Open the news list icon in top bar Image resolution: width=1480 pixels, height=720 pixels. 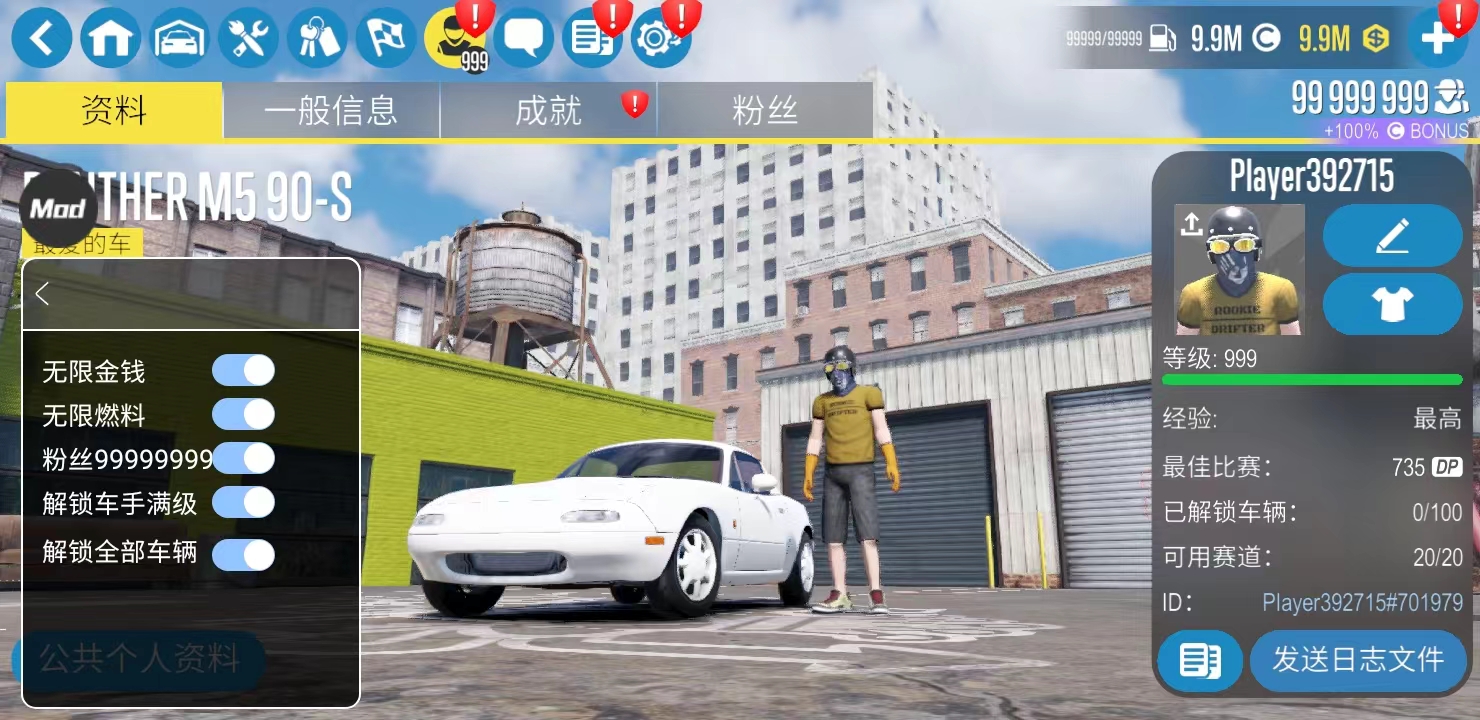pyautogui.click(x=592, y=39)
